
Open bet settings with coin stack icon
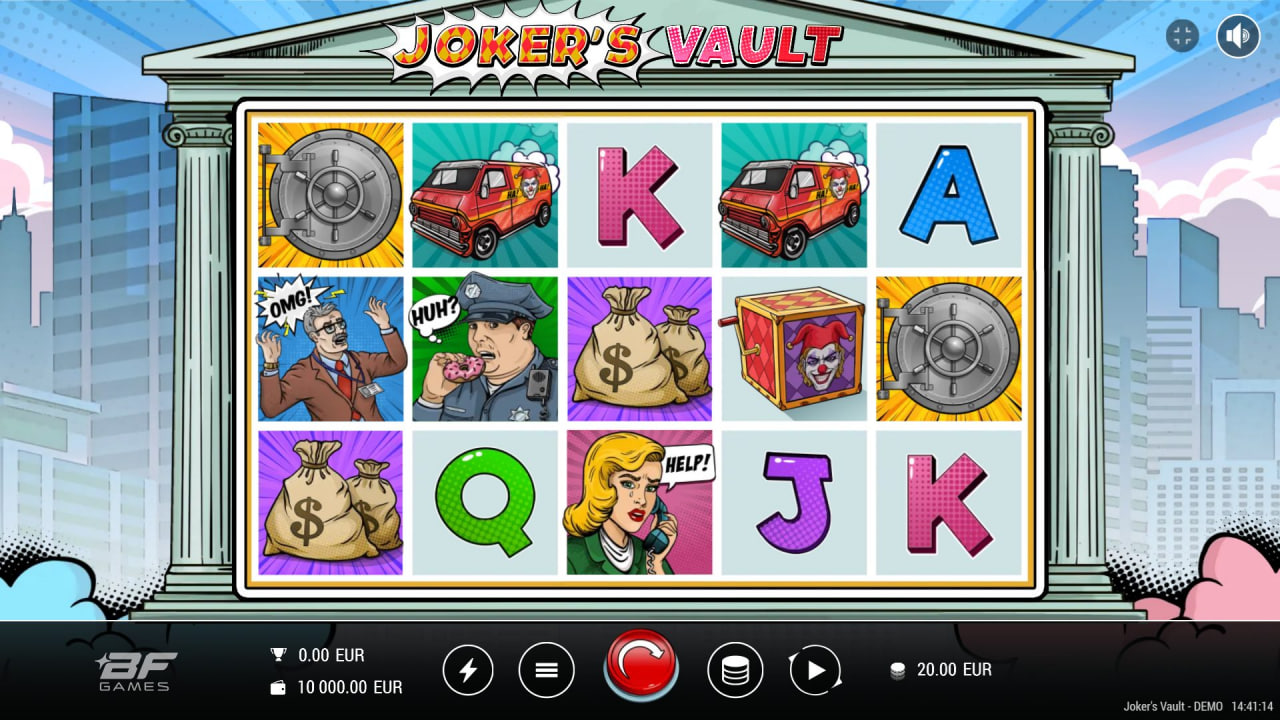pyautogui.click(x=735, y=670)
